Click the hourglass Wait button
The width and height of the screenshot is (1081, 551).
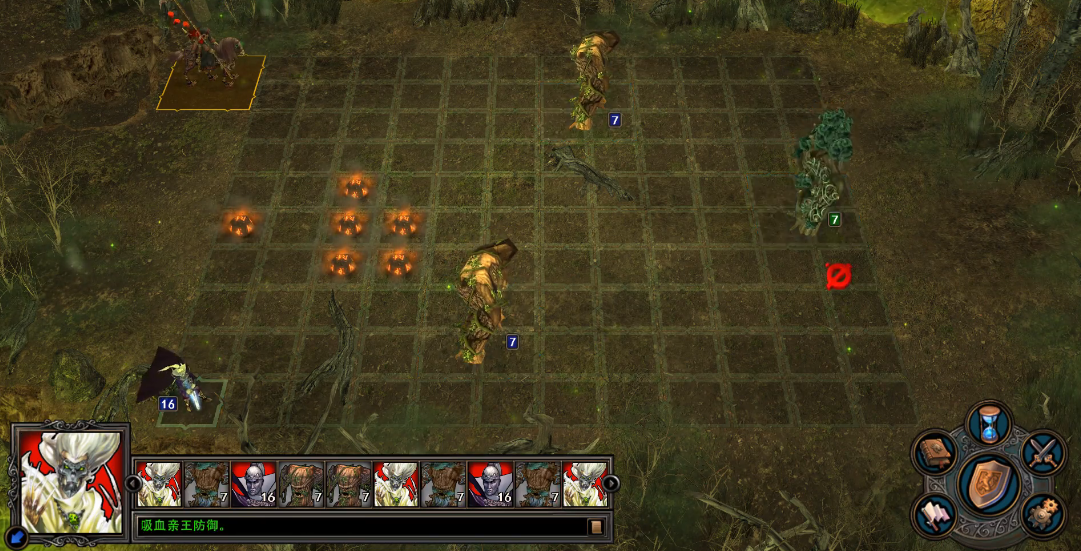click(x=990, y=422)
